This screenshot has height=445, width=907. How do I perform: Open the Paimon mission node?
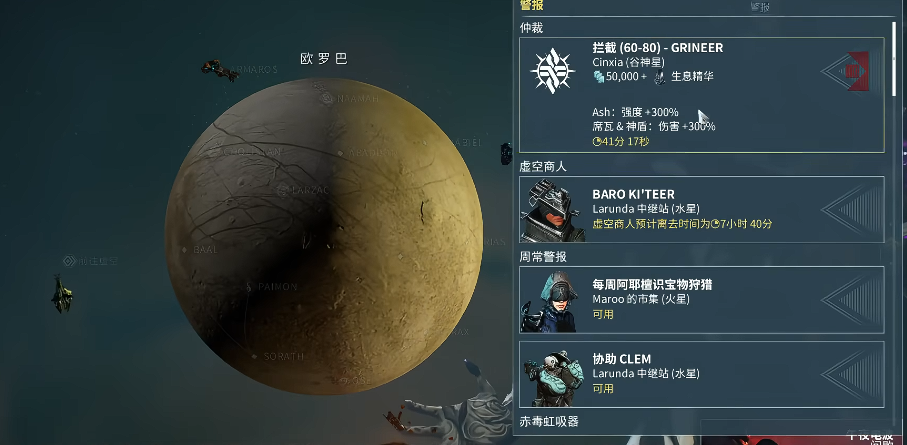point(250,287)
